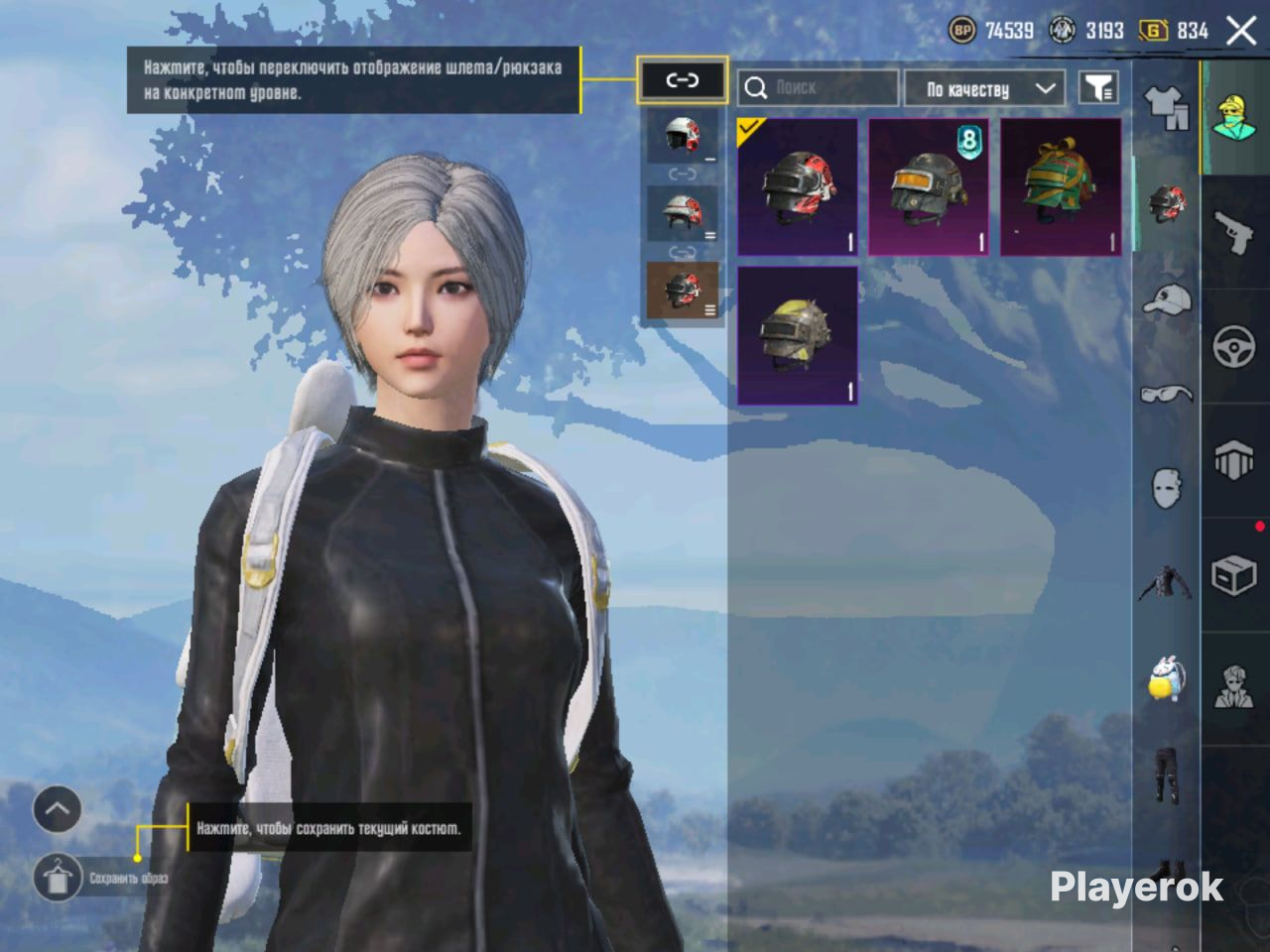1270x952 pixels.
Task: Open the По качеству sorting dropdown
Action: (984, 89)
